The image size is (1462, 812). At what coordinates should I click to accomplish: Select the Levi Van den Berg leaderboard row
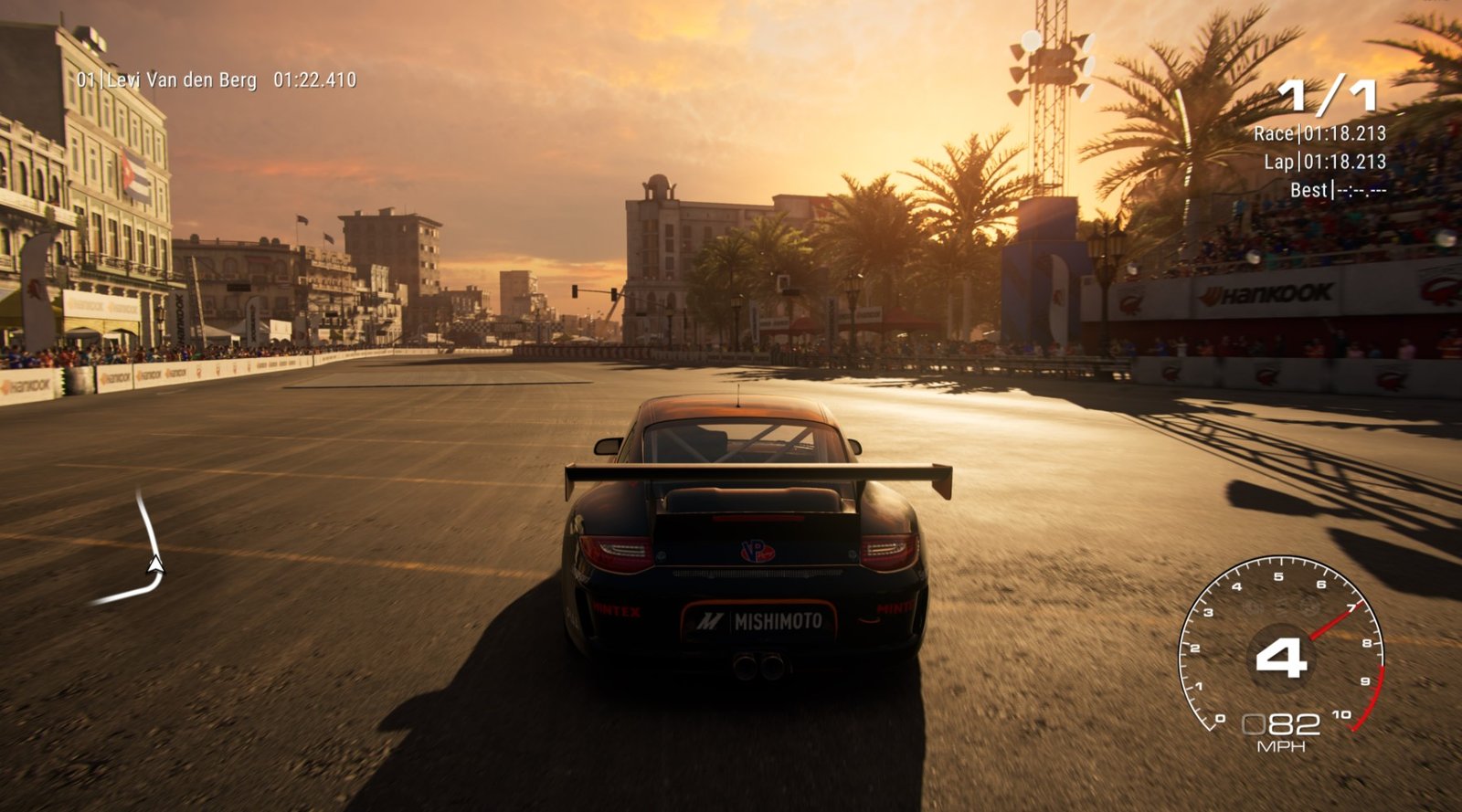point(216,80)
